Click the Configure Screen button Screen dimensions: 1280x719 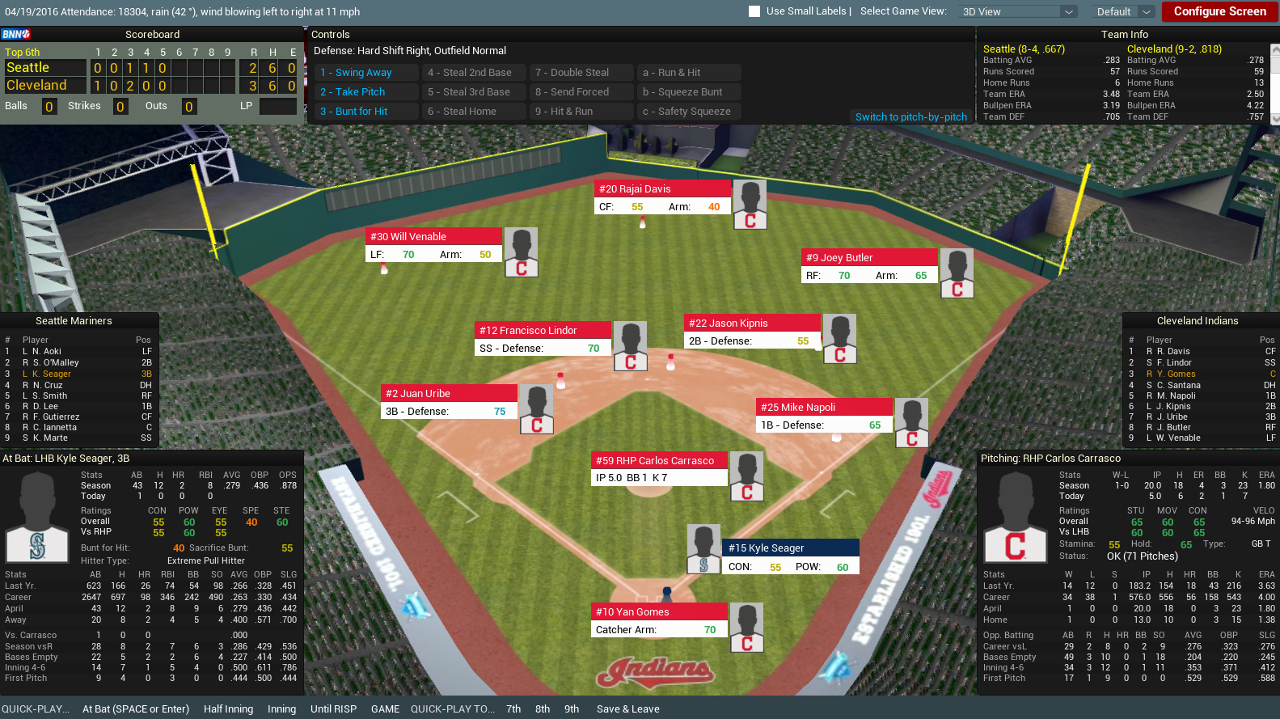[1219, 12]
